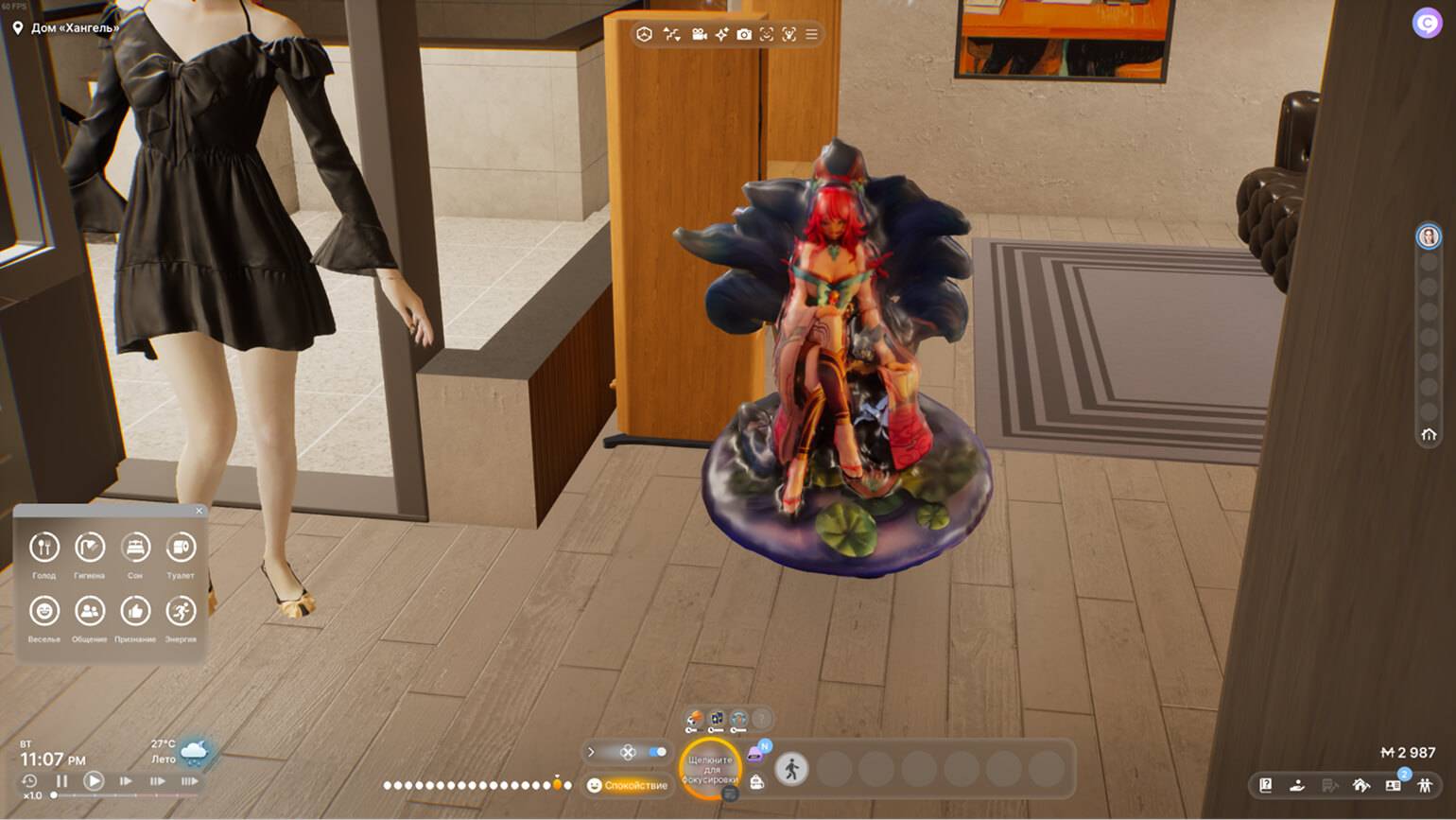Click the Туалет (toilet) need icon
This screenshot has width=1456, height=820.
tap(181, 548)
